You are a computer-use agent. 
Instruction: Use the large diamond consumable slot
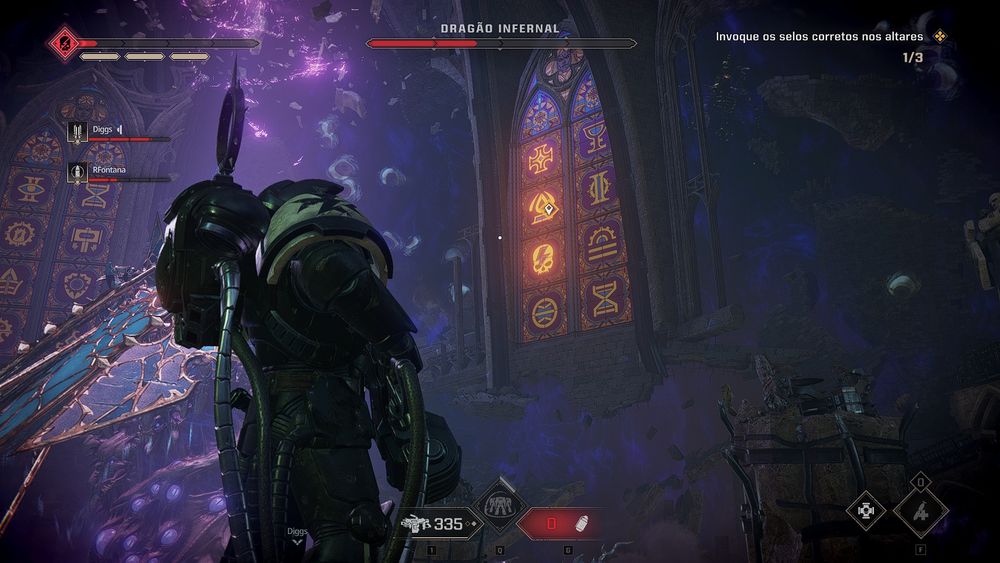tap(920, 511)
